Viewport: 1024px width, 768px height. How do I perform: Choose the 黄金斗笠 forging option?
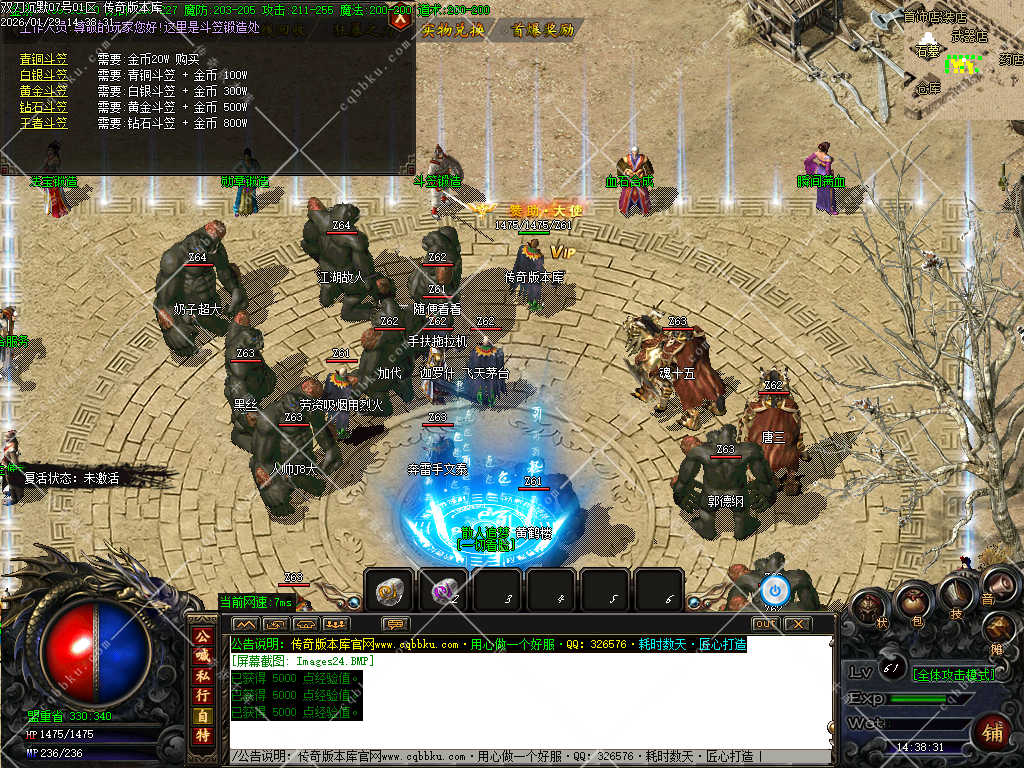[44, 91]
